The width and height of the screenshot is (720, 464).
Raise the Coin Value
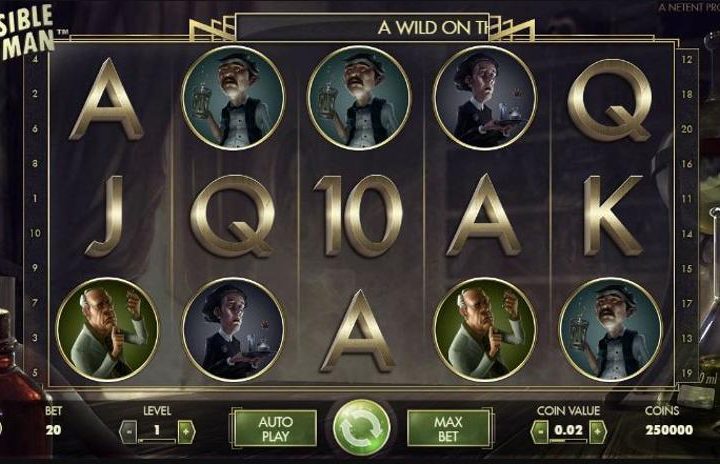[597, 432]
